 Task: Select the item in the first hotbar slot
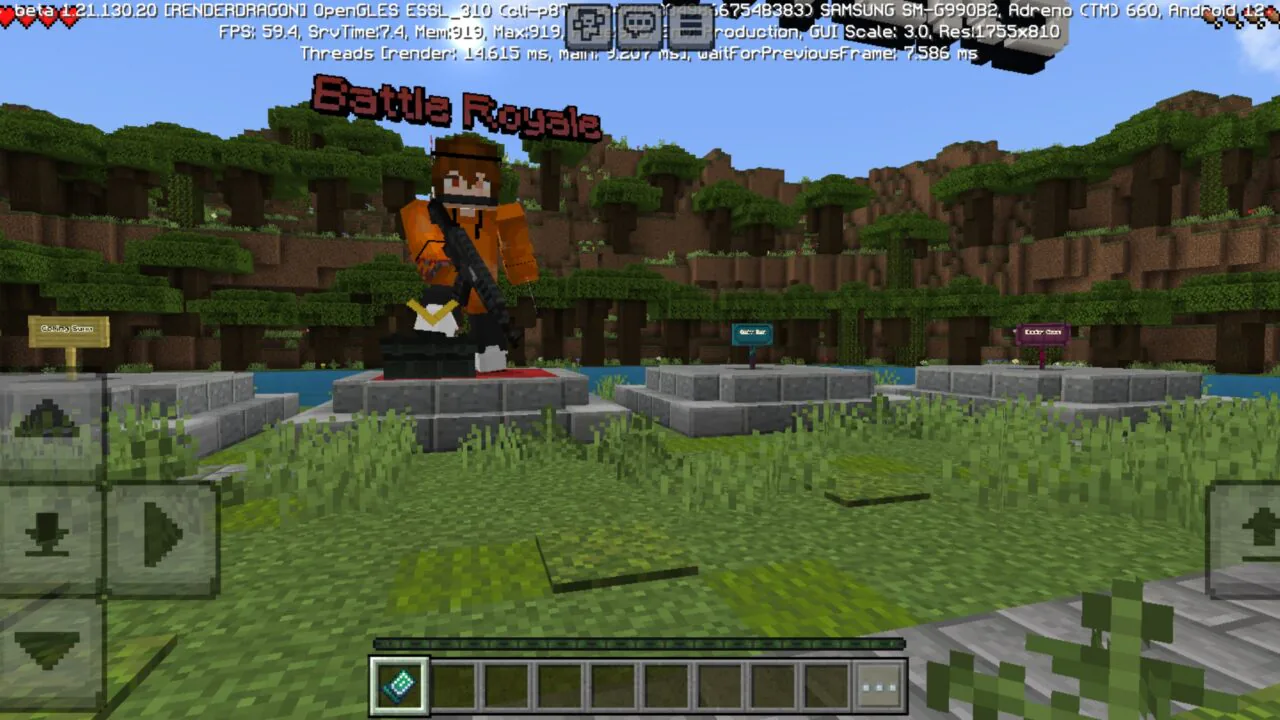click(399, 686)
